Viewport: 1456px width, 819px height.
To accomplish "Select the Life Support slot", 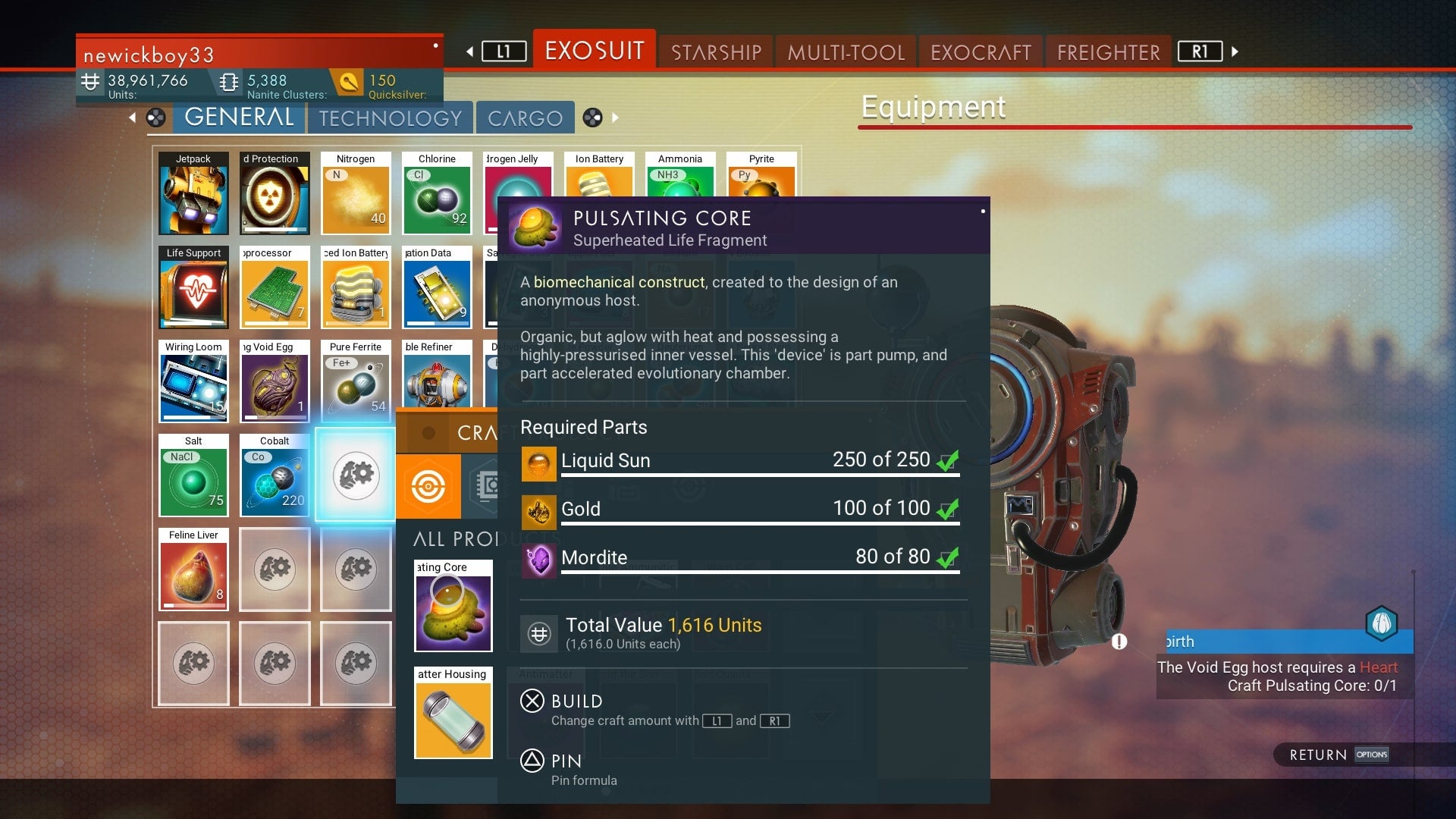I will click(x=193, y=288).
